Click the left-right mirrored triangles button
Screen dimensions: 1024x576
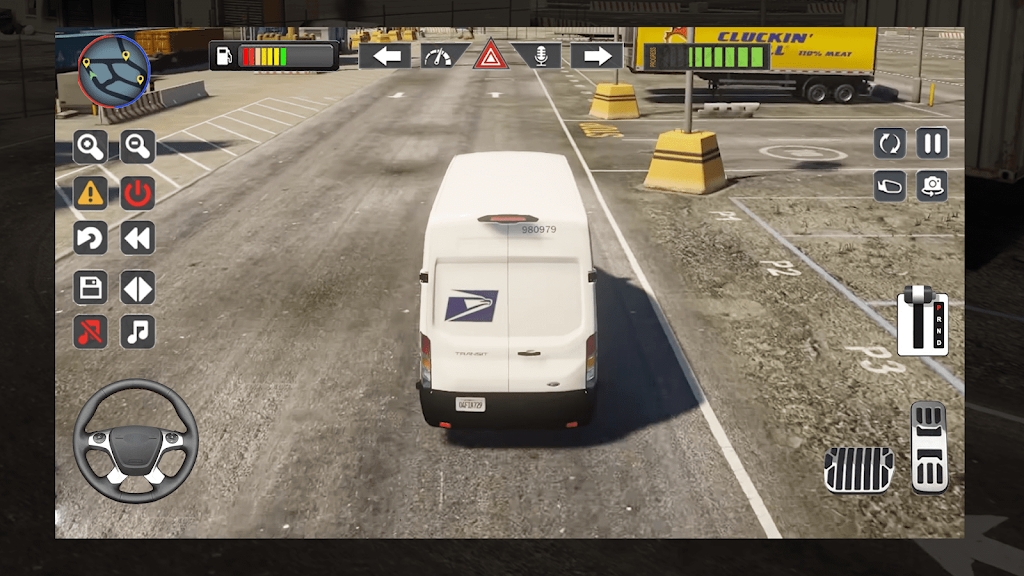click(138, 288)
